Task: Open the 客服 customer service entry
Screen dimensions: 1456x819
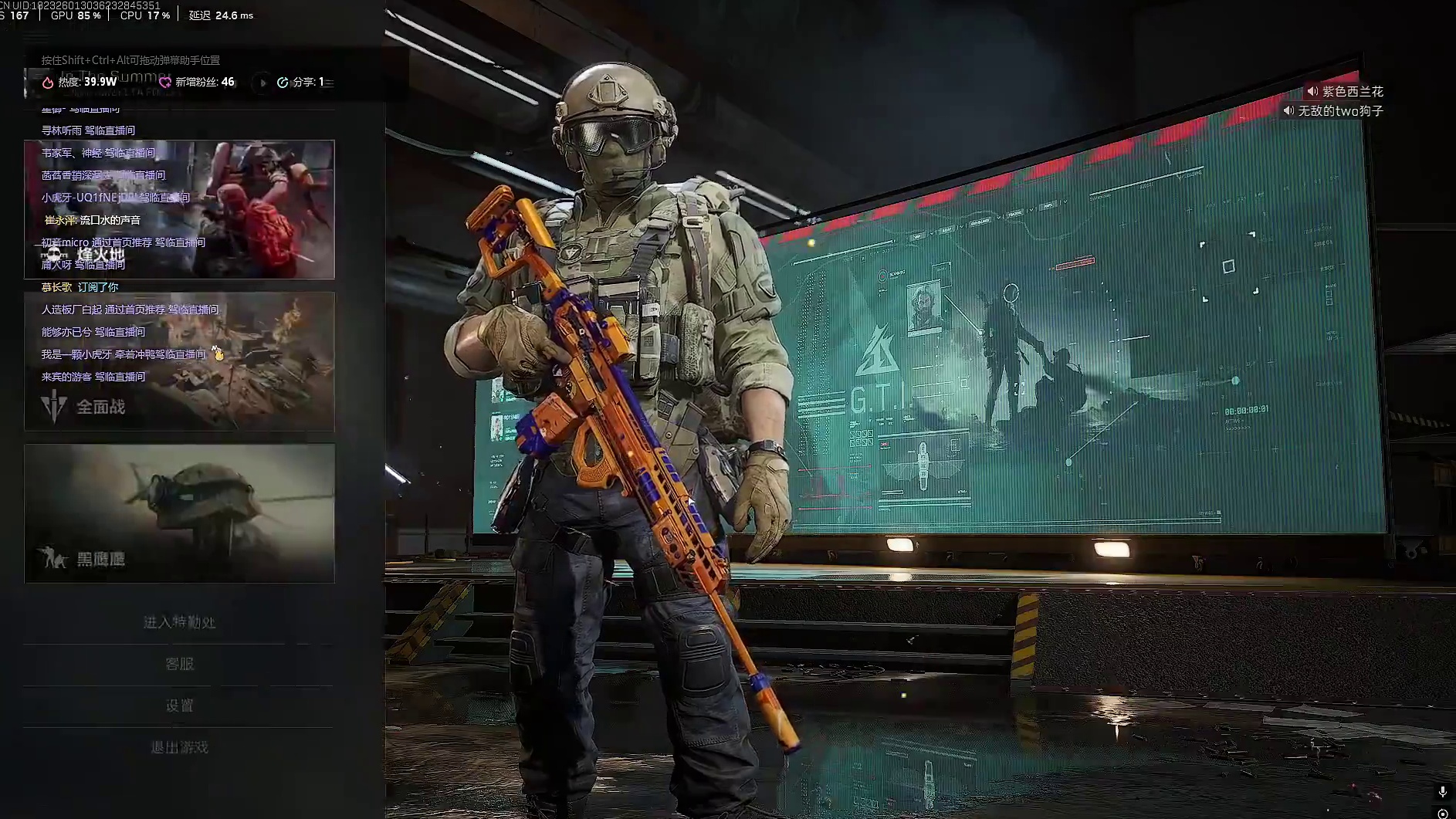Action: (x=179, y=664)
